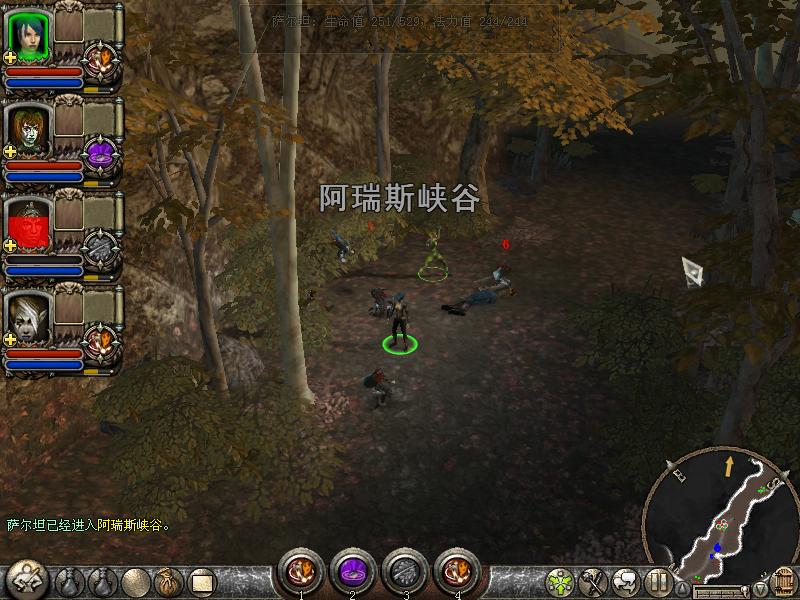Activate hotbar power slot 4
This screenshot has width=800, height=600.
click(x=457, y=571)
